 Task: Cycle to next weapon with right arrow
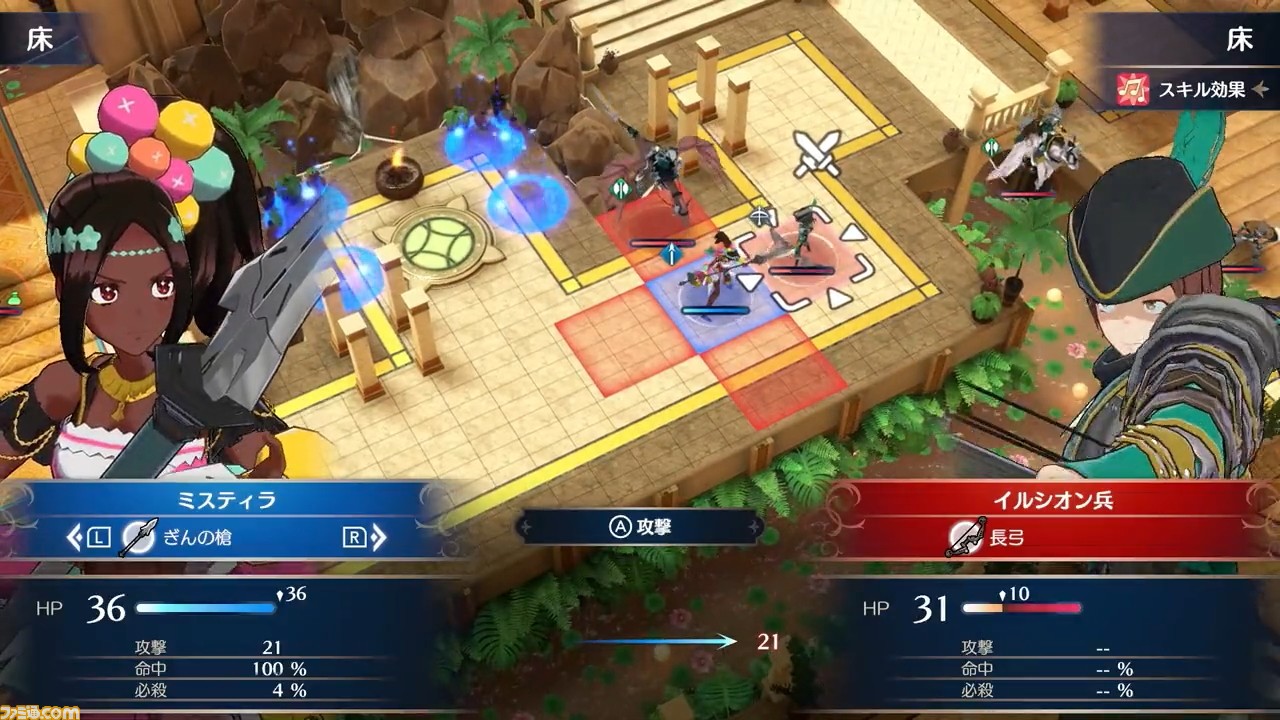click(377, 538)
